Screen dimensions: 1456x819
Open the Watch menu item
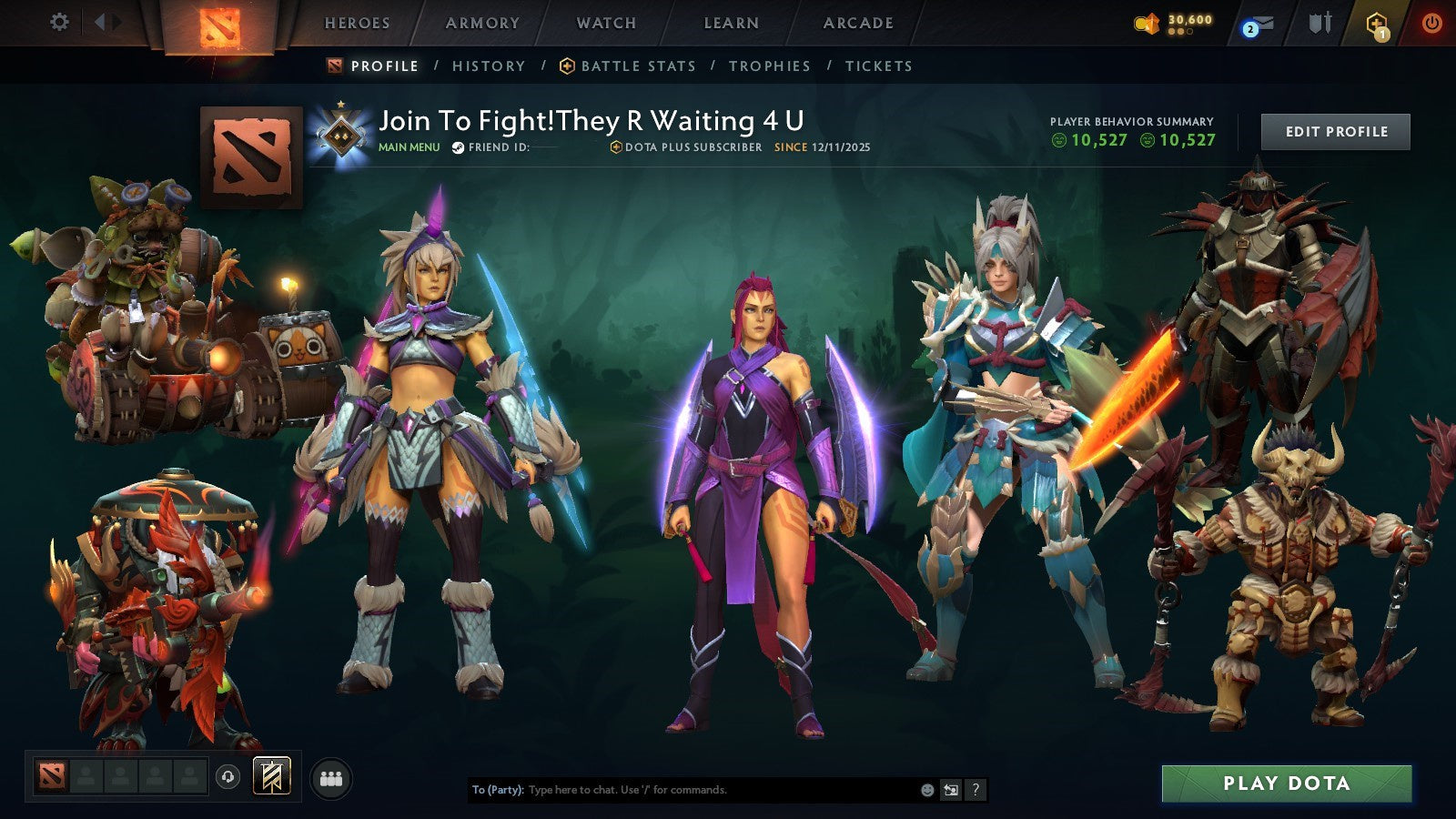point(604,24)
